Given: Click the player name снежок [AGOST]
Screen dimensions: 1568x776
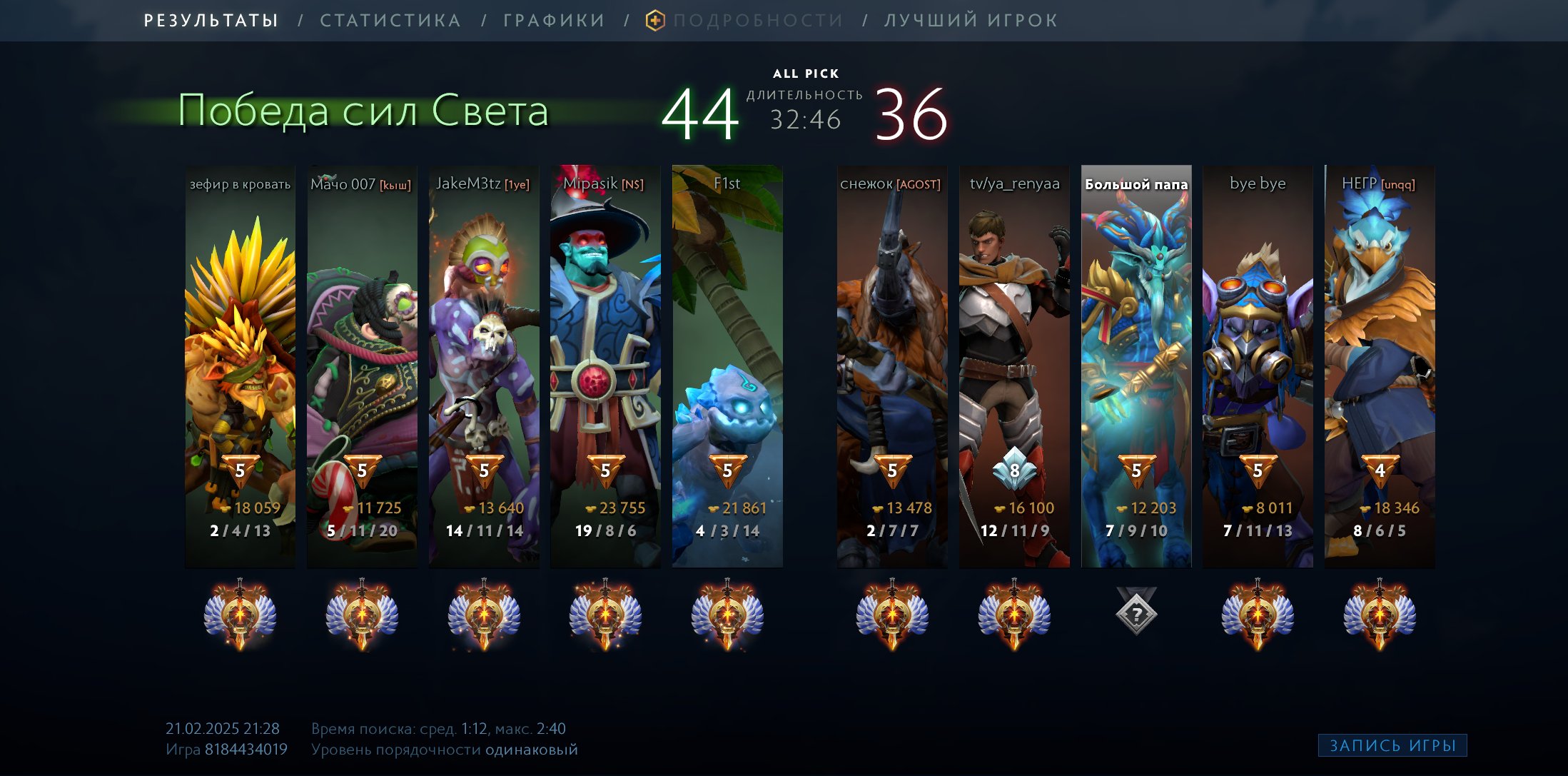Looking at the screenshot, I should click(891, 183).
